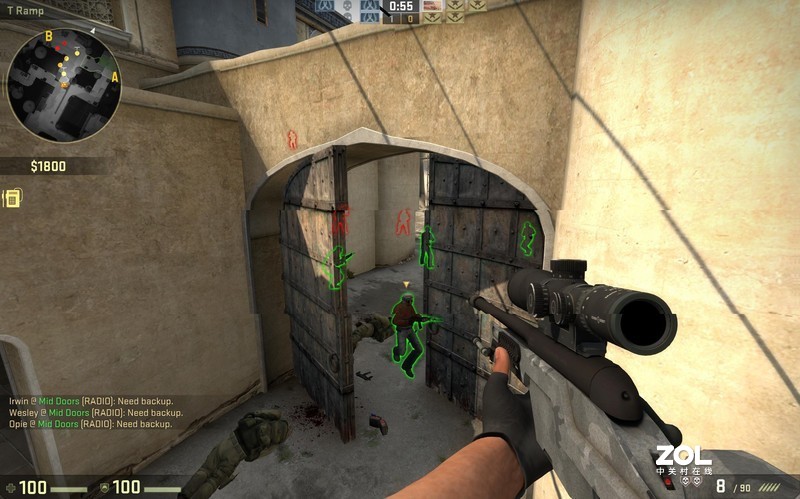
Task: Select the flag player avatar on scoreboard
Action: (x=432, y=5)
